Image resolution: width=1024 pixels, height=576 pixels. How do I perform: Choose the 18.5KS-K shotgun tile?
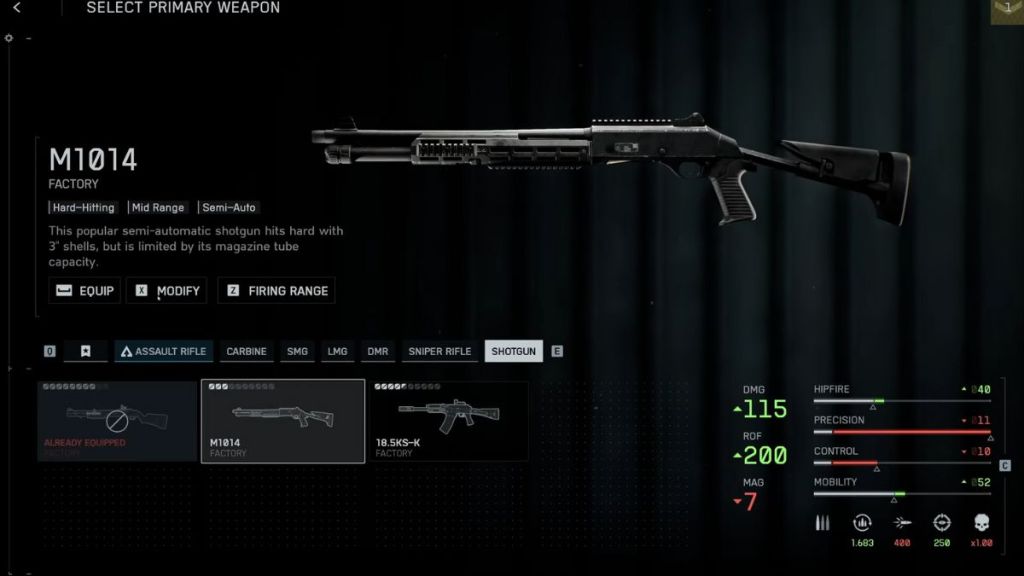point(449,421)
